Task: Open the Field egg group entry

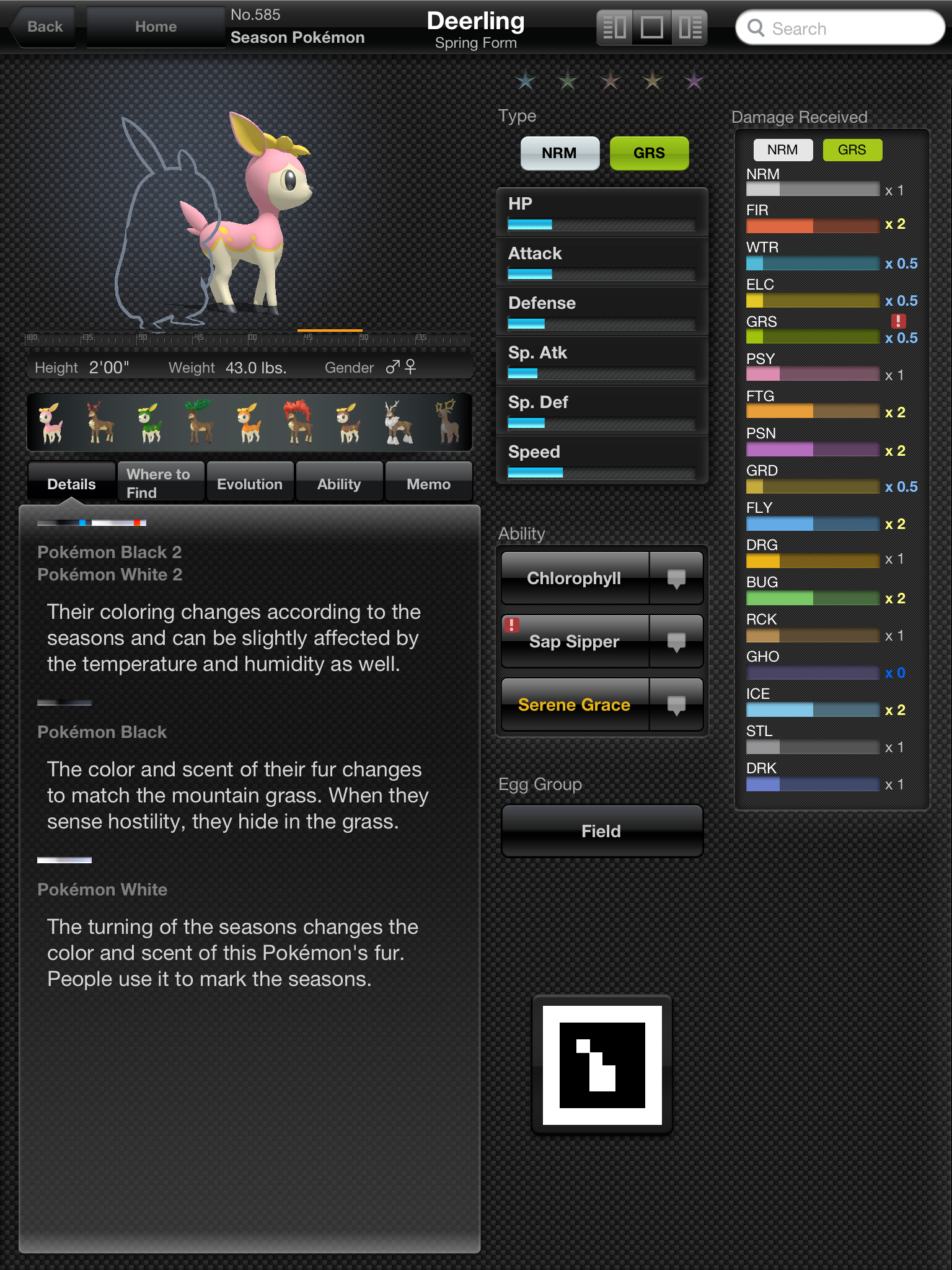Action: (601, 831)
